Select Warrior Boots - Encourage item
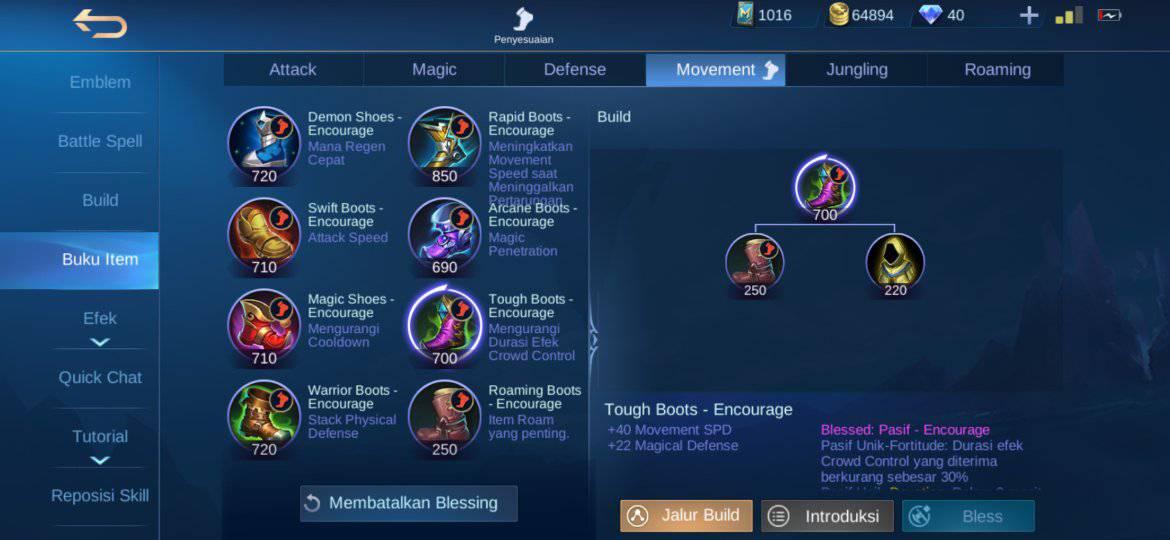Viewport: 1170px width, 540px height. click(264, 416)
